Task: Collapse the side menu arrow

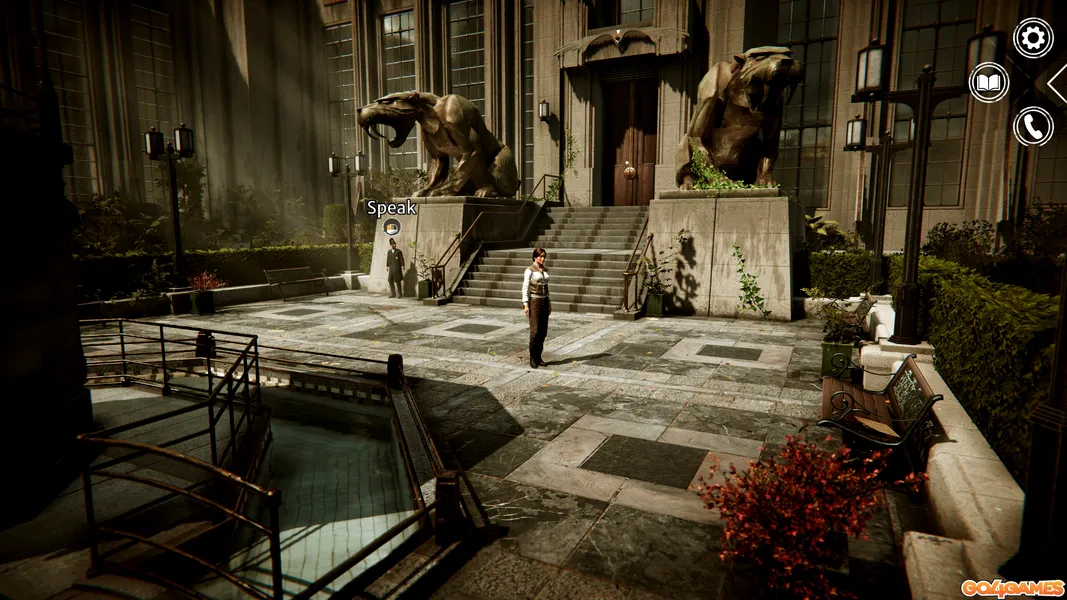Action: tap(1057, 83)
